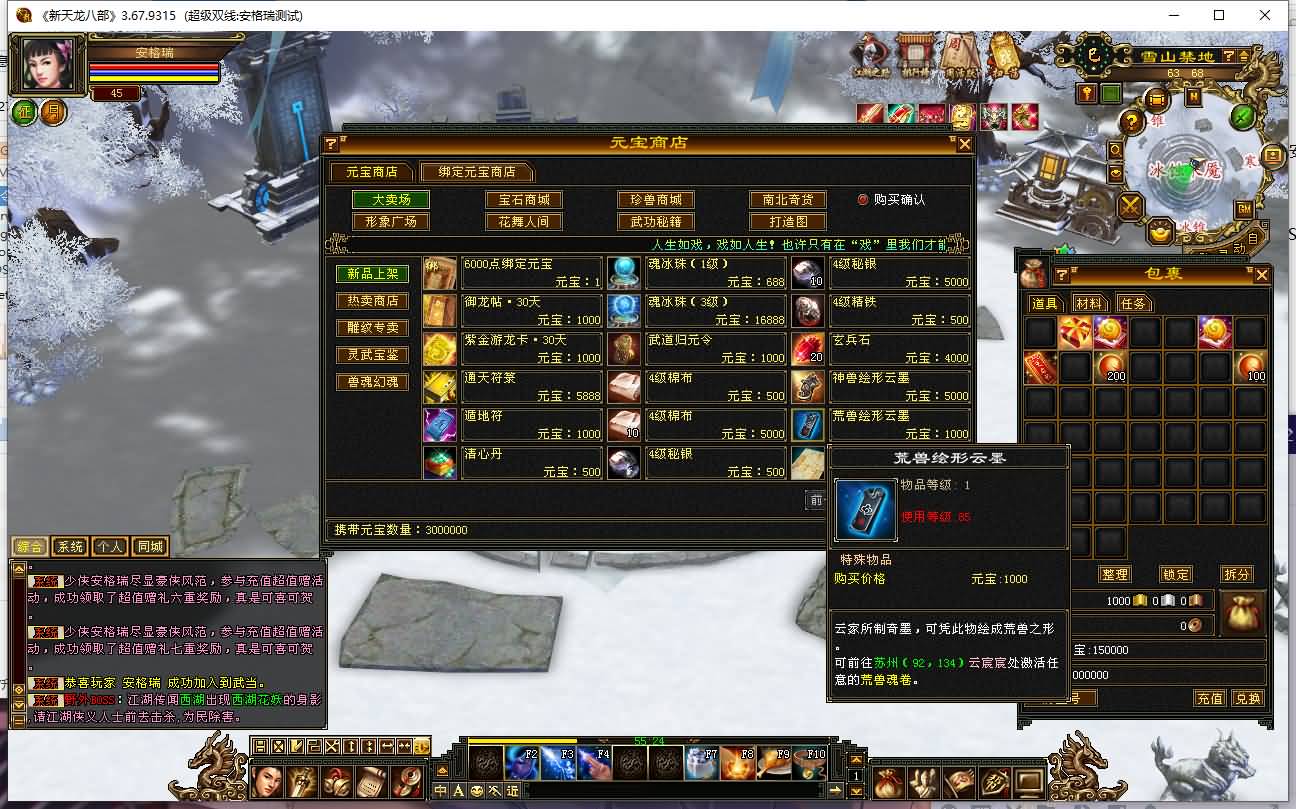Image resolution: width=1296 pixels, height=809 pixels.
Task: Enable the 购买确认 purchase confirmation option
Action: click(862, 198)
